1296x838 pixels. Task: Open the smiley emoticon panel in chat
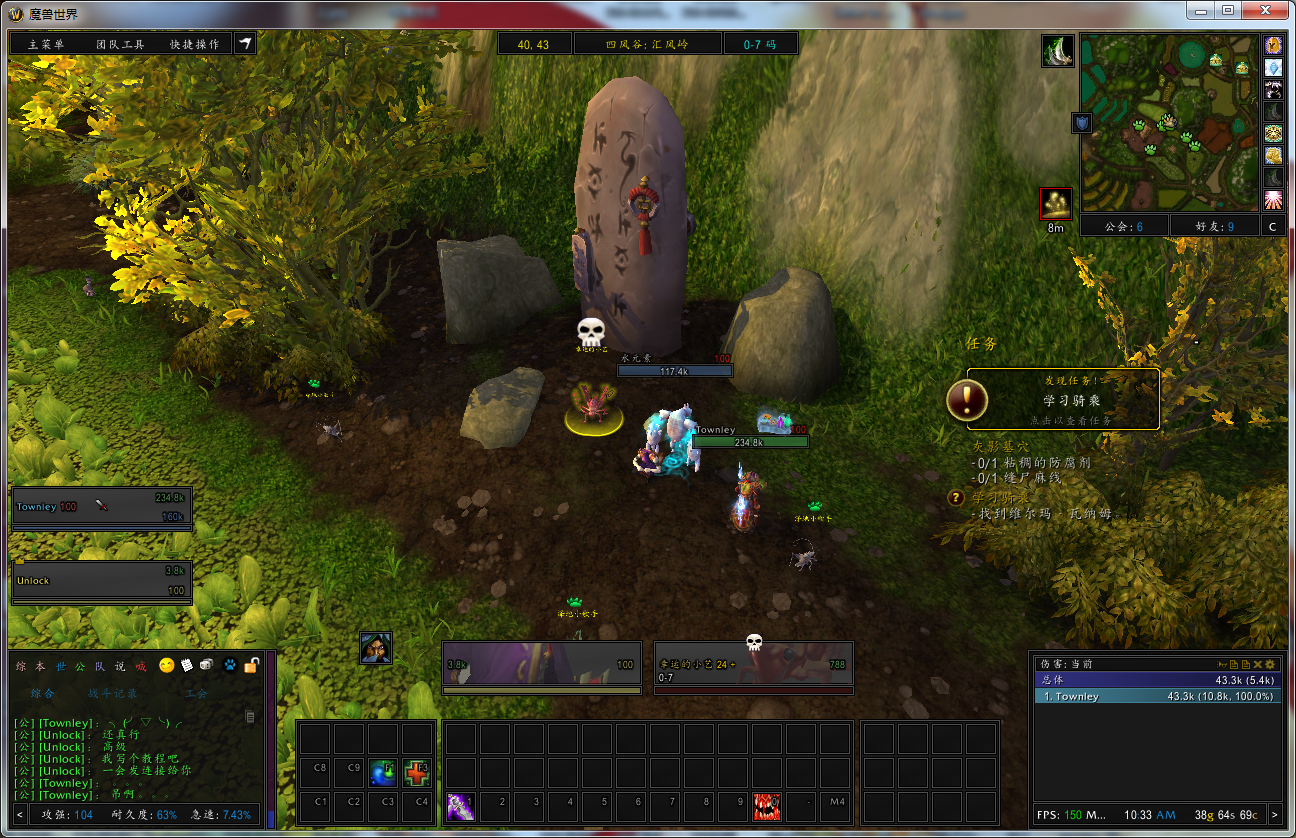[x=167, y=665]
